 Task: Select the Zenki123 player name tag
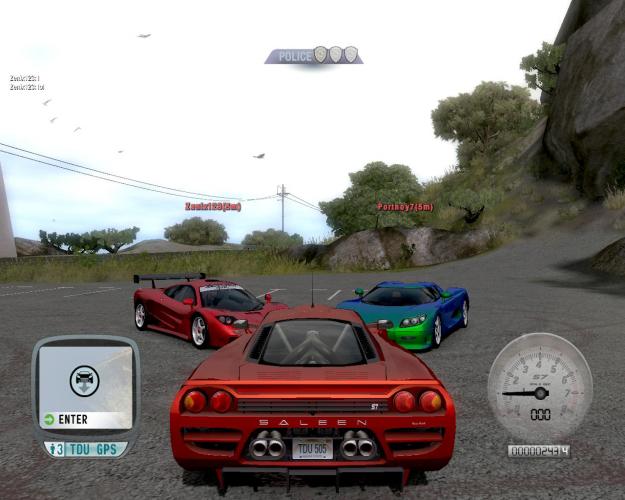[x=212, y=207]
